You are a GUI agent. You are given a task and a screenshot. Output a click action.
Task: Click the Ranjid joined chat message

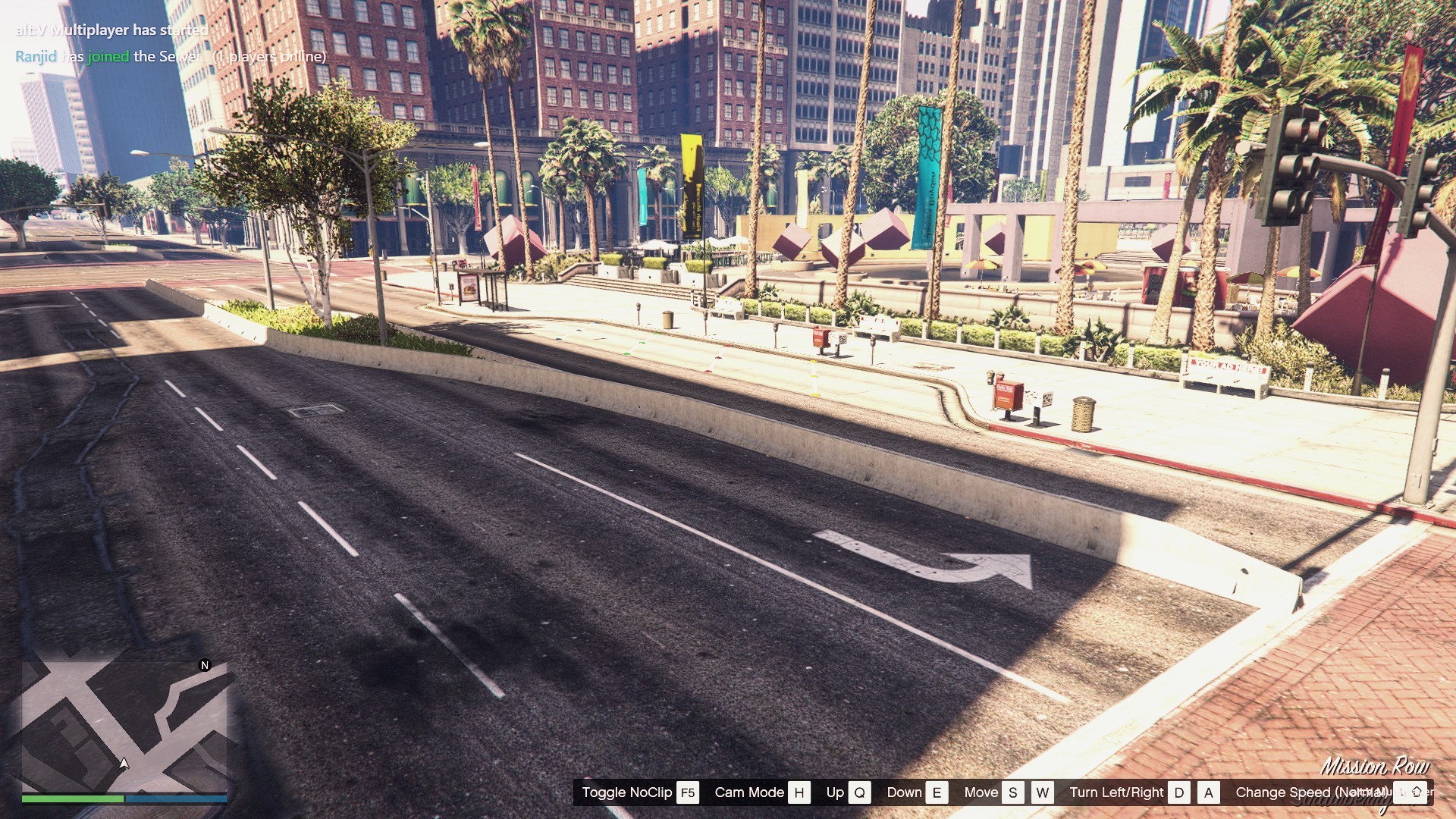[x=171, y=56]
